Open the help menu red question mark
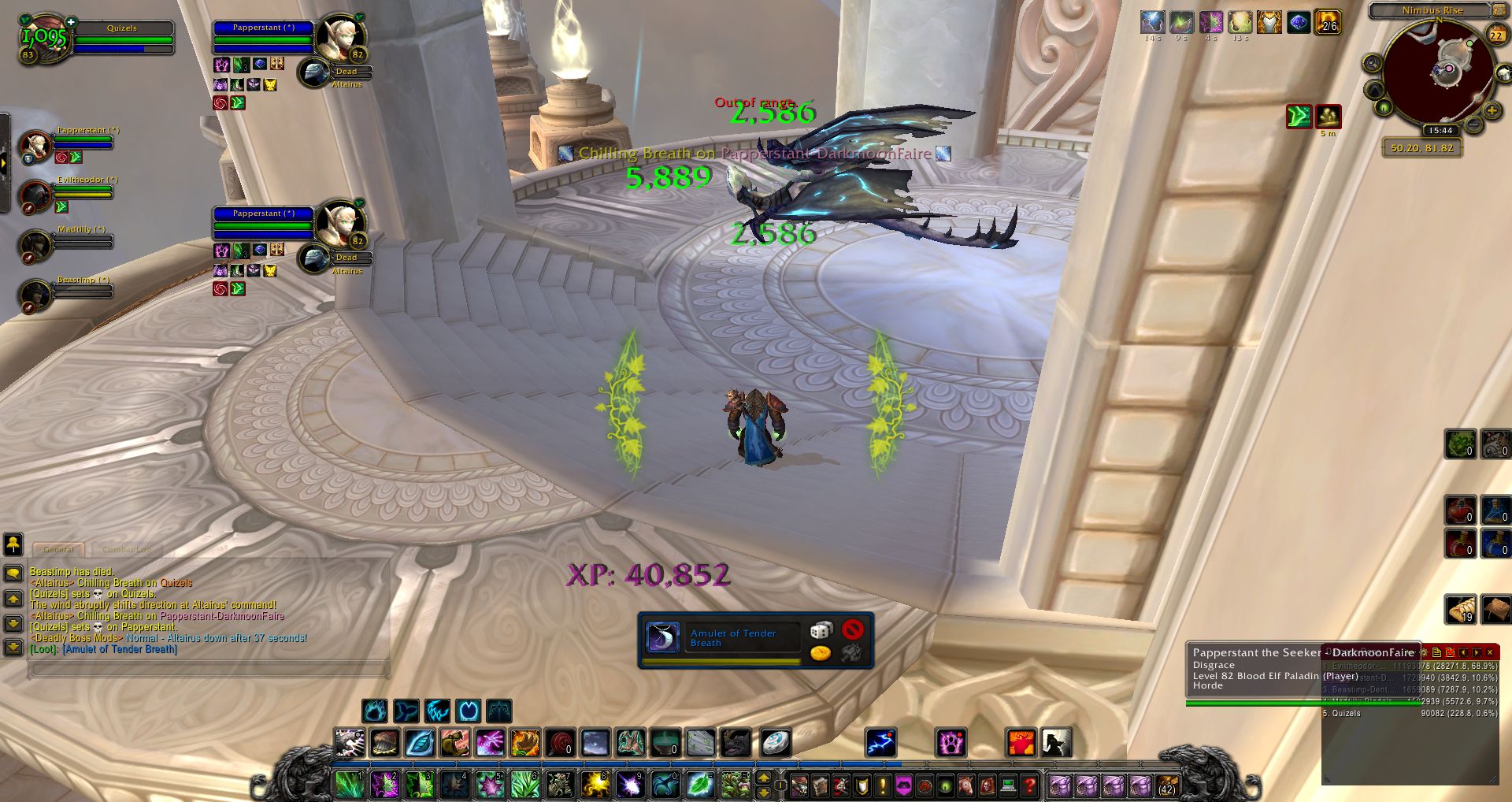The image size is (1512, 802). pyautogui.click(x=1029, y=785)
